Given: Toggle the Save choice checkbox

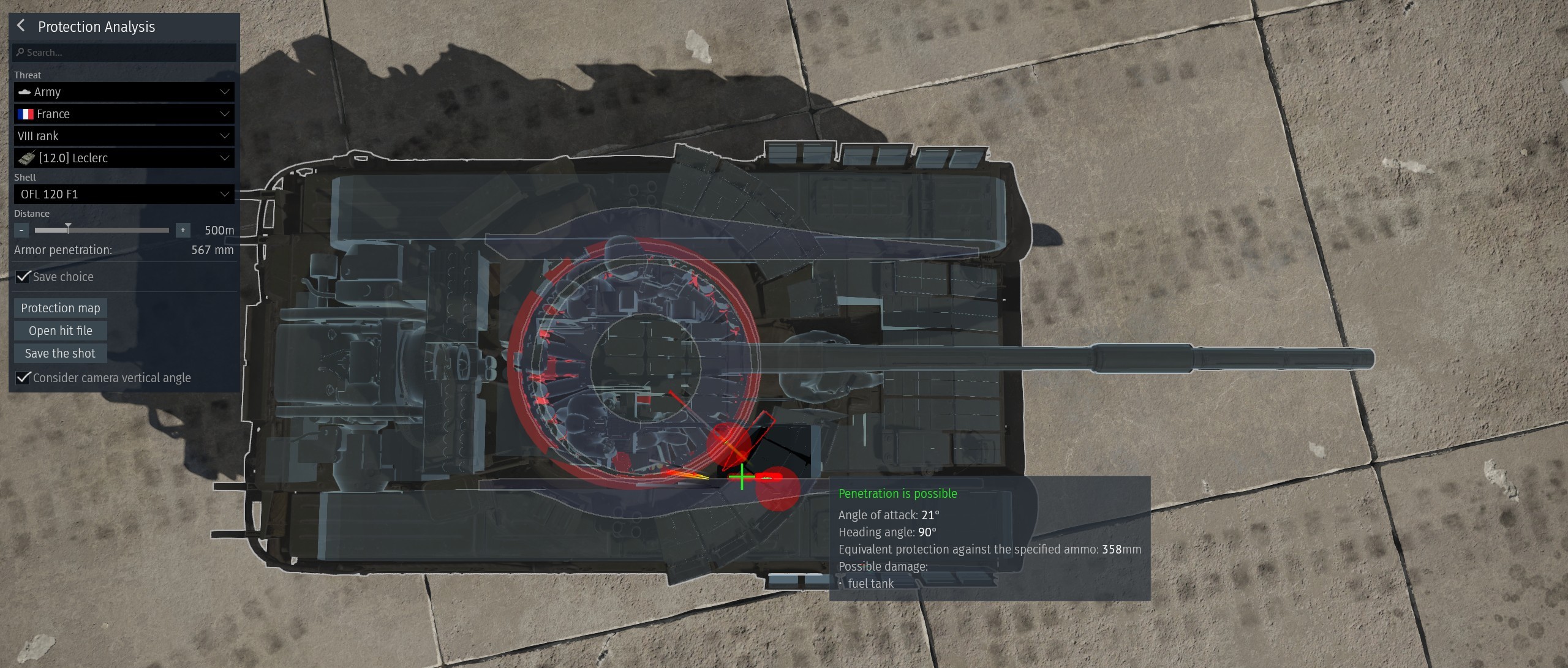Looking at the screenshot, I should pos(23,277).
